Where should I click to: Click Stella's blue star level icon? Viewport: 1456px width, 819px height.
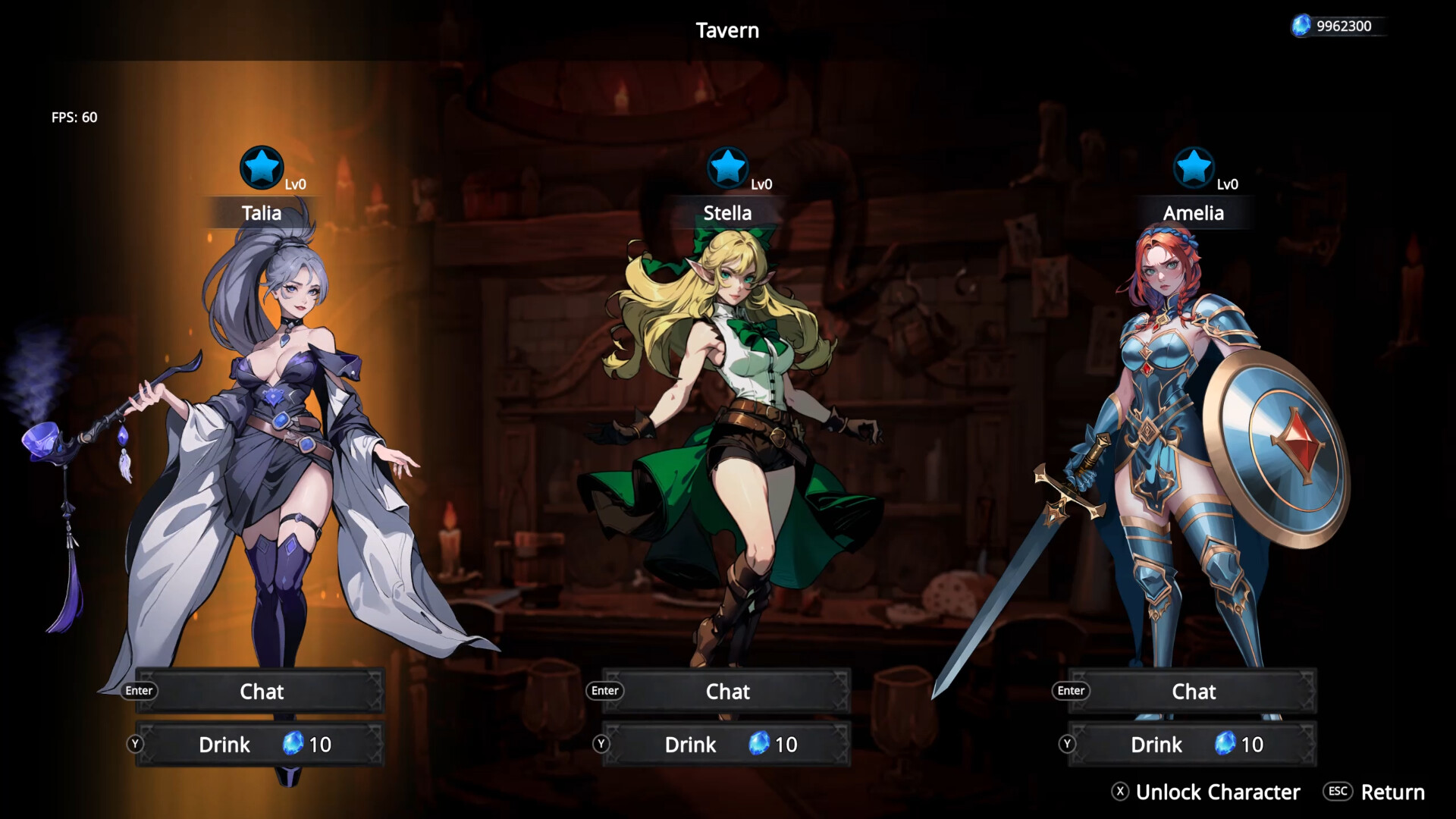729,168
